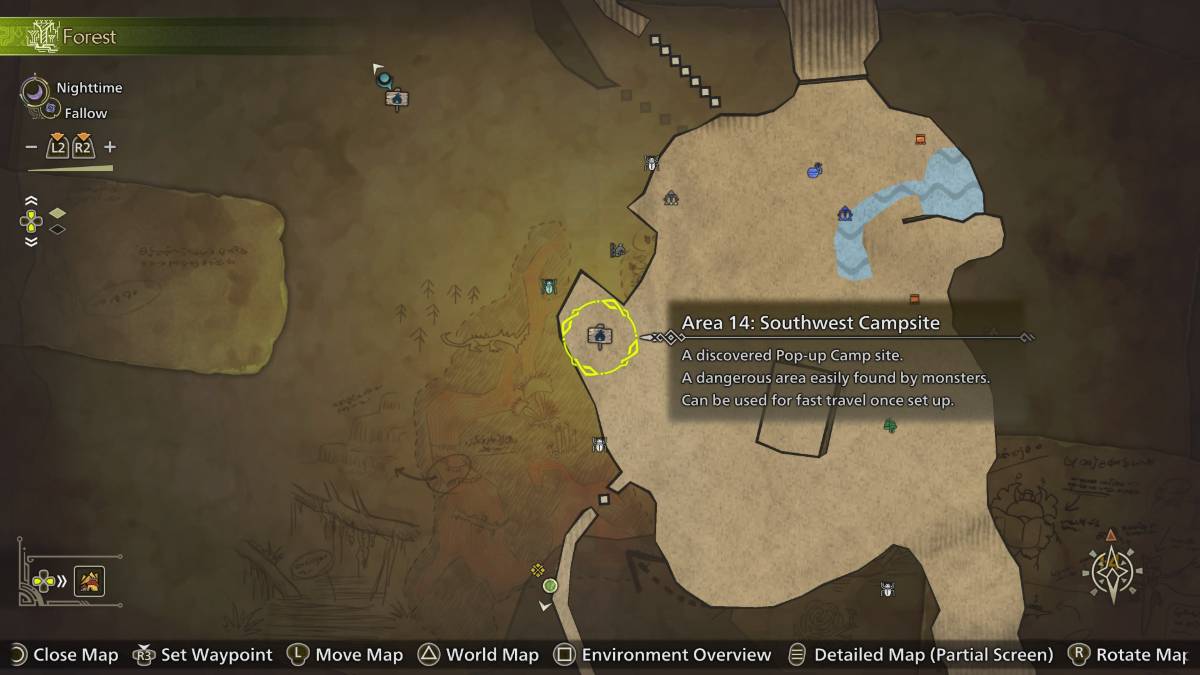Select the blue camp marker beside the river
Image resolution: width=1200 pixels, height=675 pixels.
pyautogui.click(x=845, y=212)
